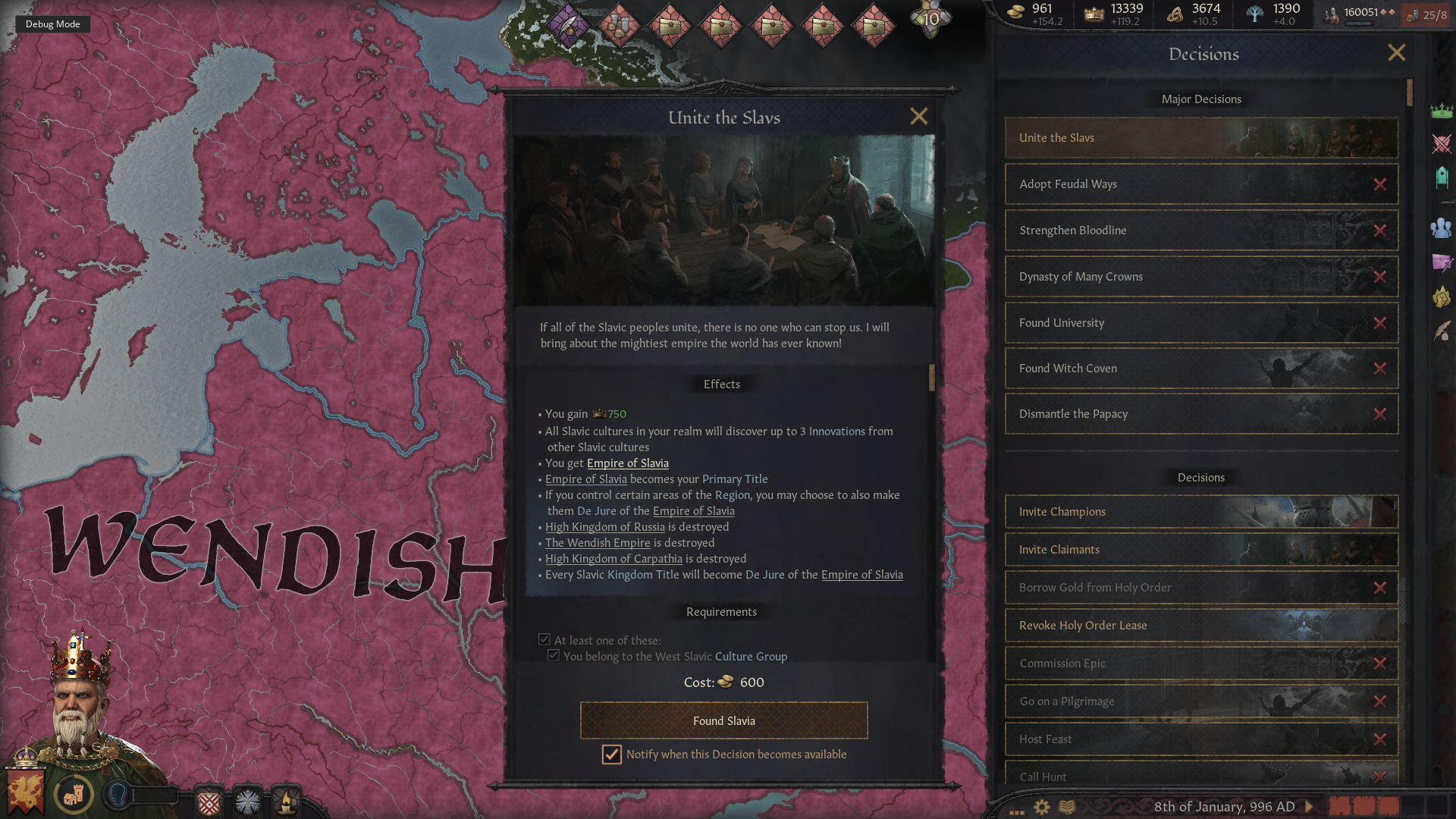Open the Culture panel snowflake icon
This screenshot has width=1456, height=819.
pyautogui.click(x=247, y=802)
